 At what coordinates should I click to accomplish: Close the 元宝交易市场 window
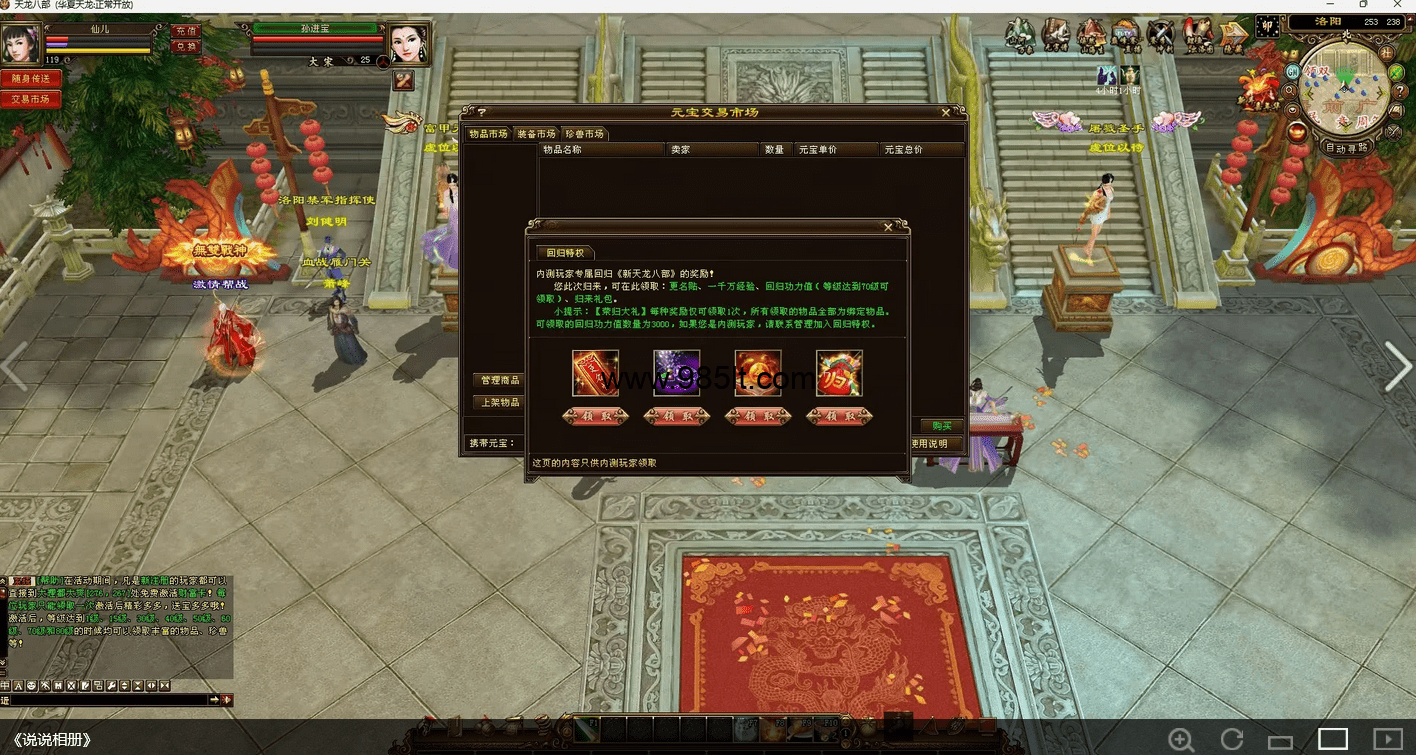[x=946, y=112]
